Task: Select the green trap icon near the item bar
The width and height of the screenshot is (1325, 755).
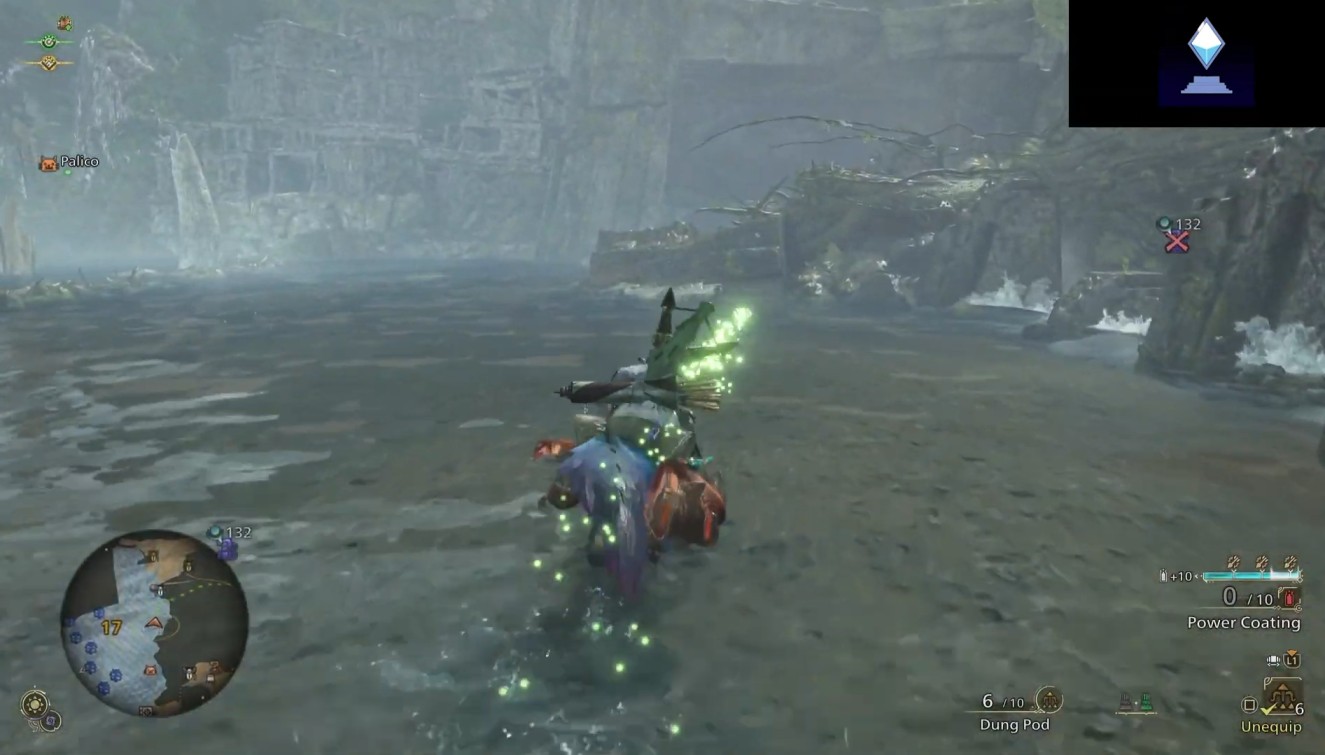Action: point(1147,700)
